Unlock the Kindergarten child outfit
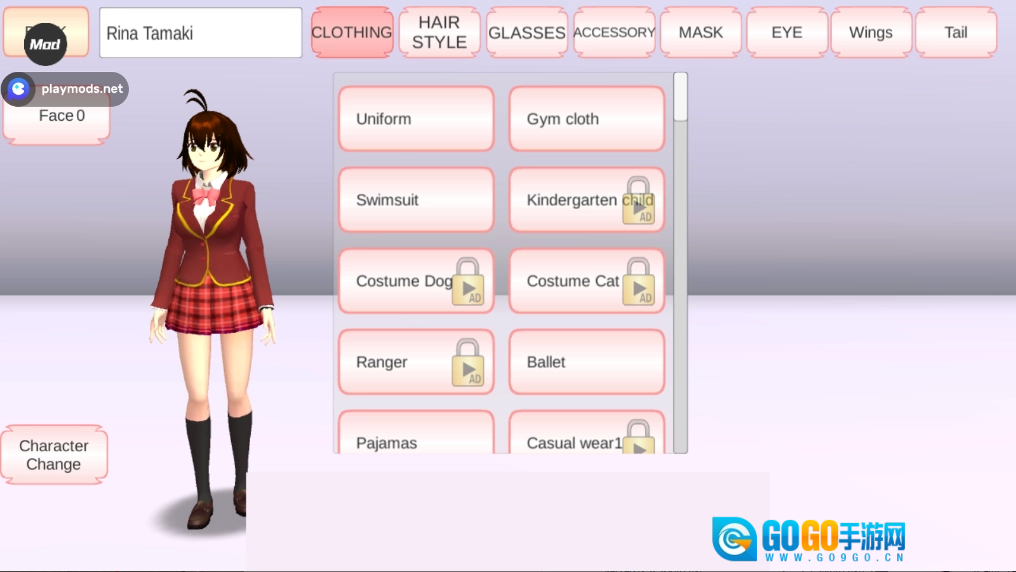 tap(587, 200)
